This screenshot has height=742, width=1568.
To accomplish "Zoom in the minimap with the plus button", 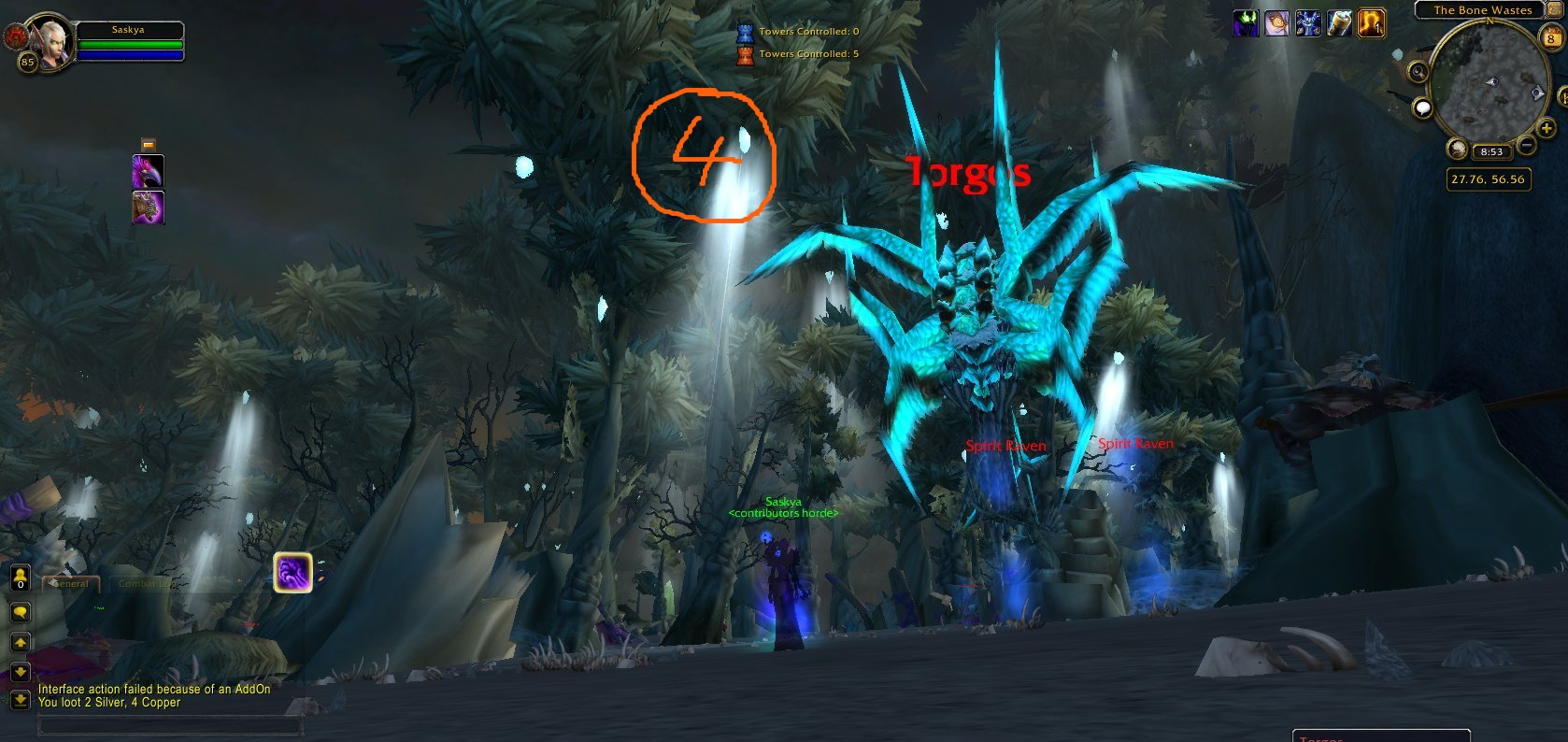I will click(x=1546, y=127).
